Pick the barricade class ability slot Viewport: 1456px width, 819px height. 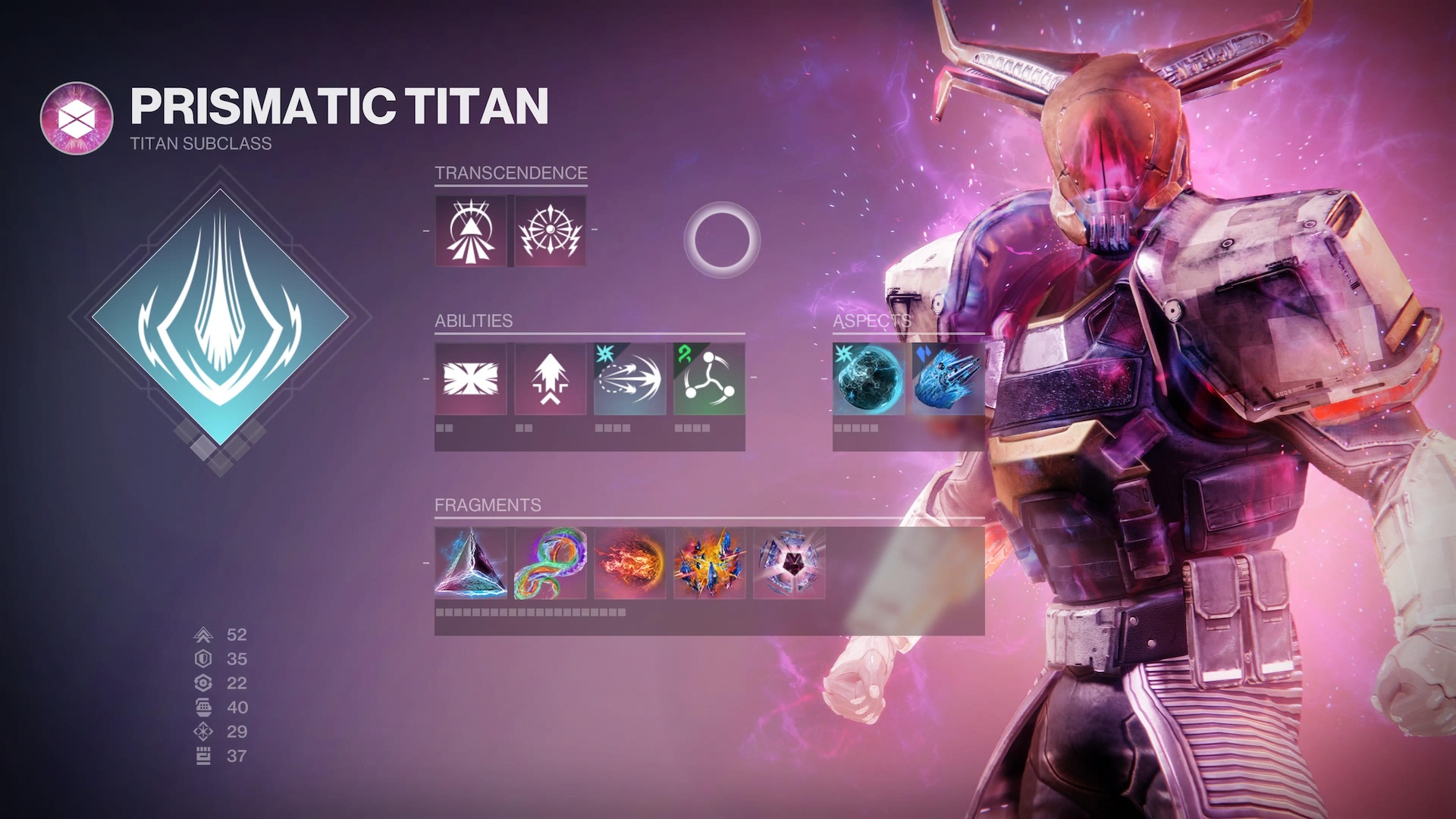471,378
